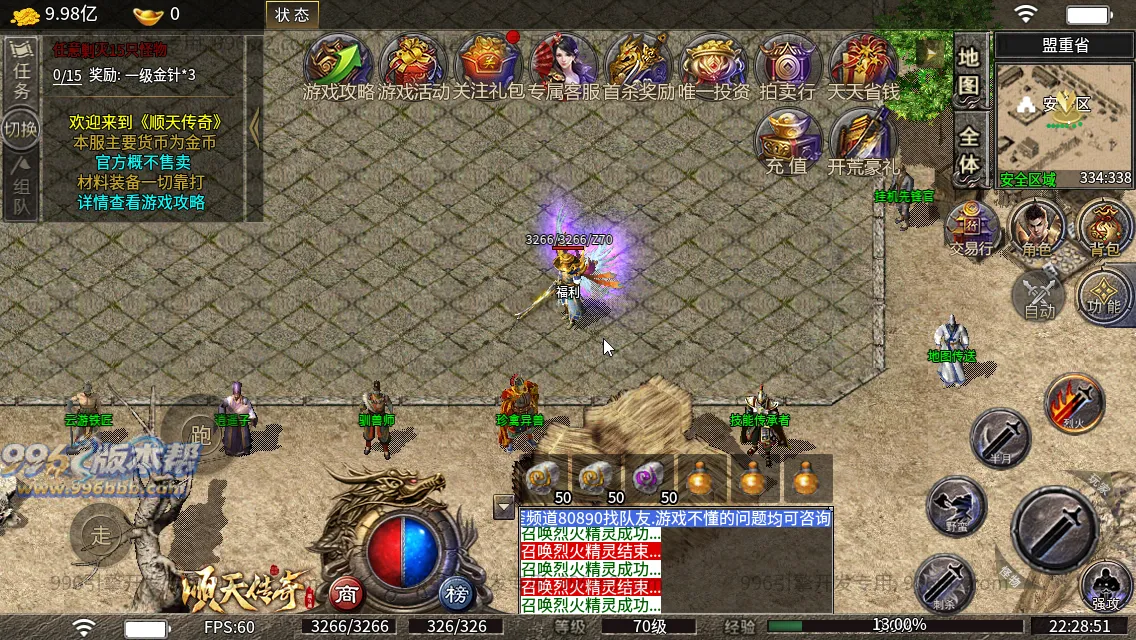
Task: Open the 专属客服 customer service icon
Action: pos(563,65)
